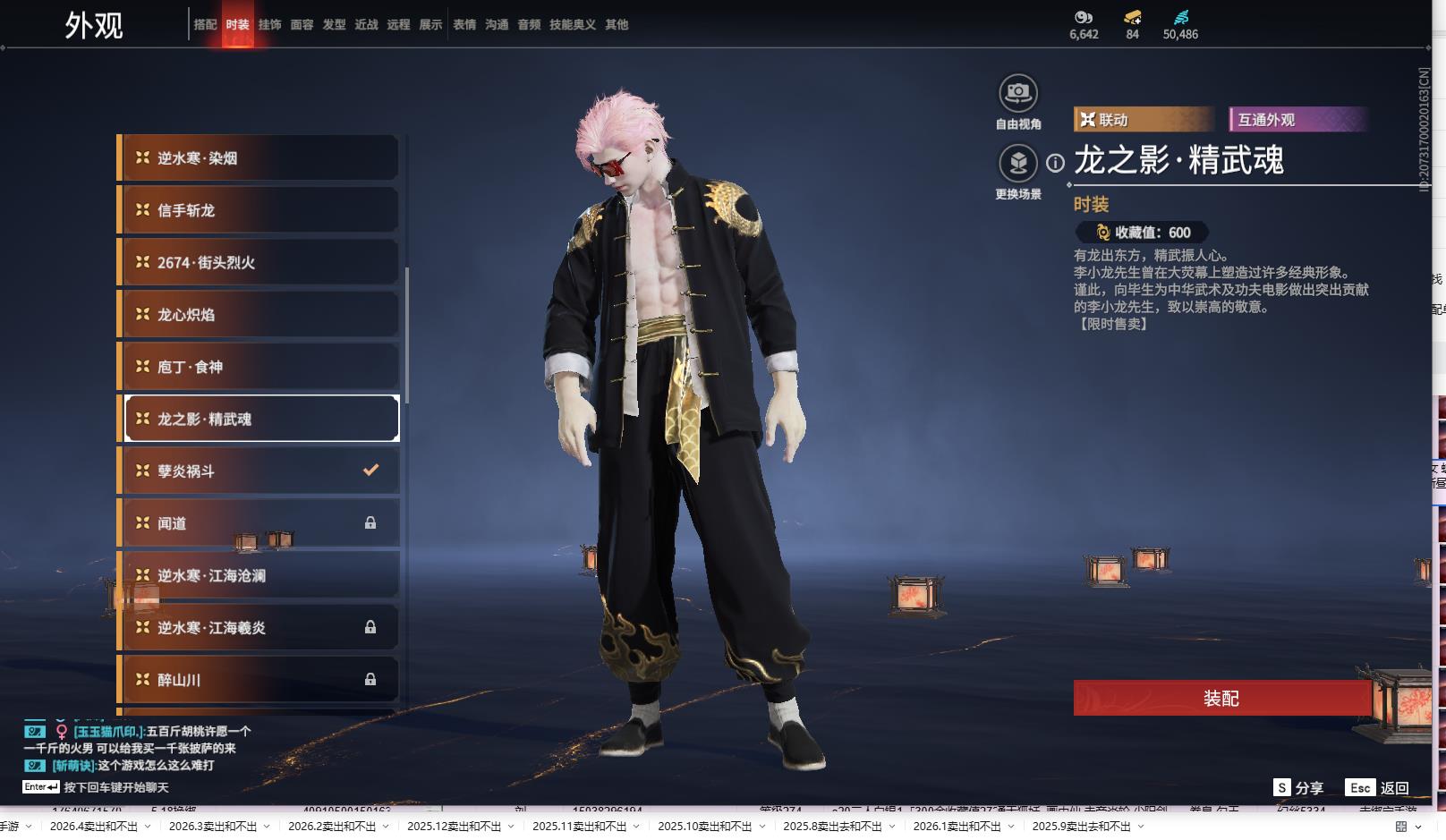Click the 分享 share button
1446x840 pixels.
pyautogui.click(x=1298, y=787)
